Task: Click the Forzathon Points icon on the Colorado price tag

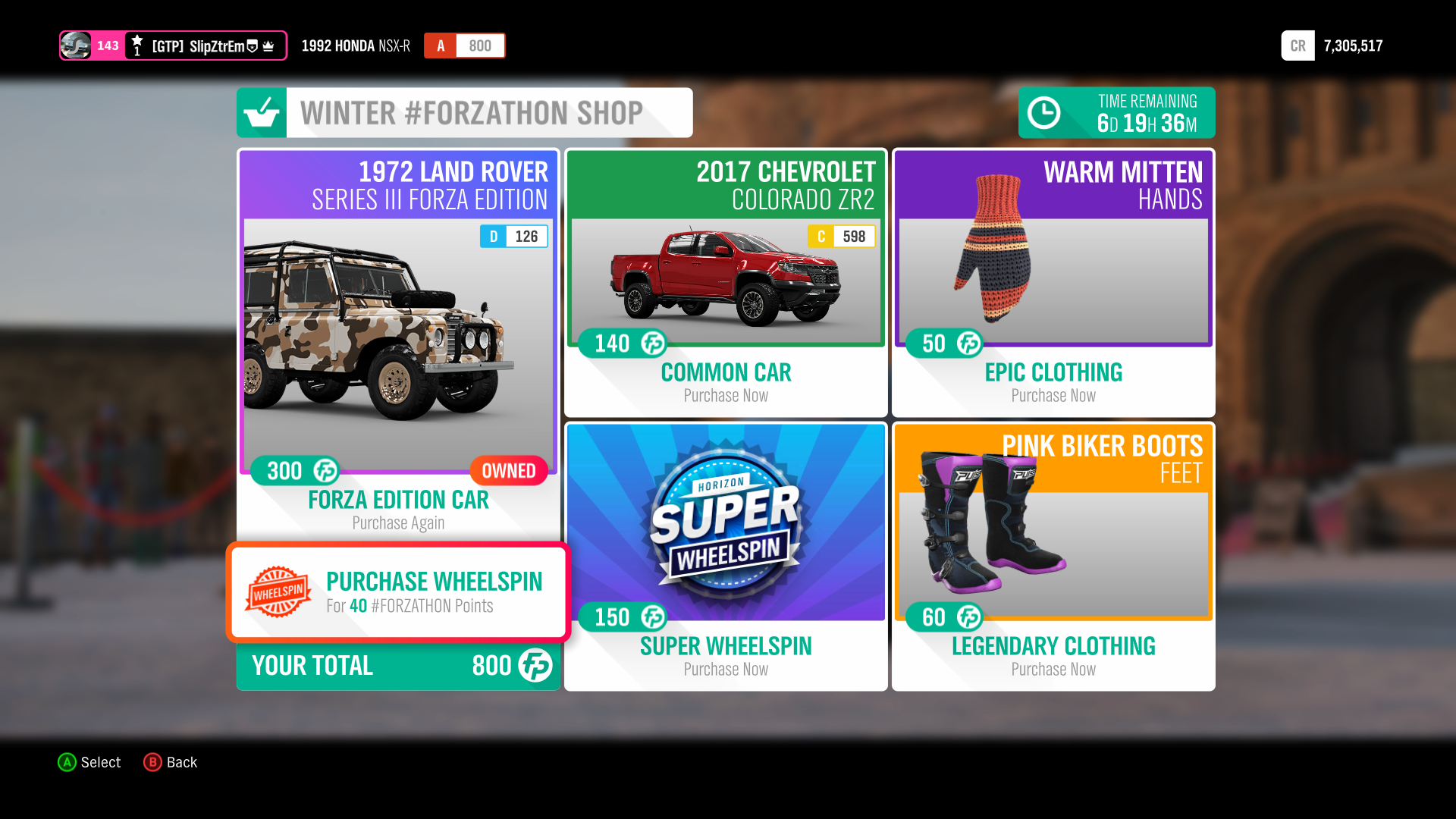Action: click(x=653, y=343)
